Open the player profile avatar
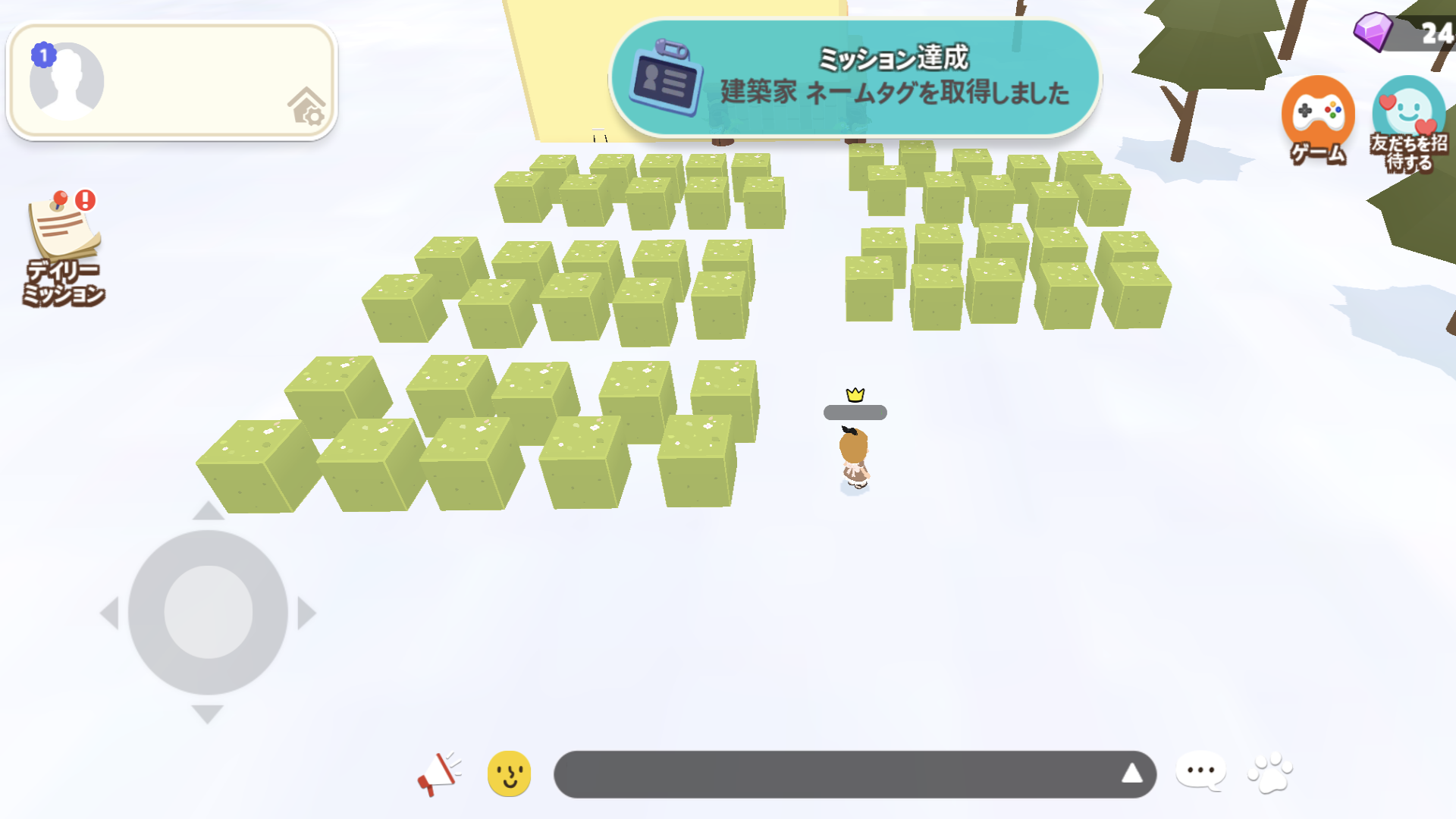This screenshot has height=819, width=1456. (x=67, y=81)
